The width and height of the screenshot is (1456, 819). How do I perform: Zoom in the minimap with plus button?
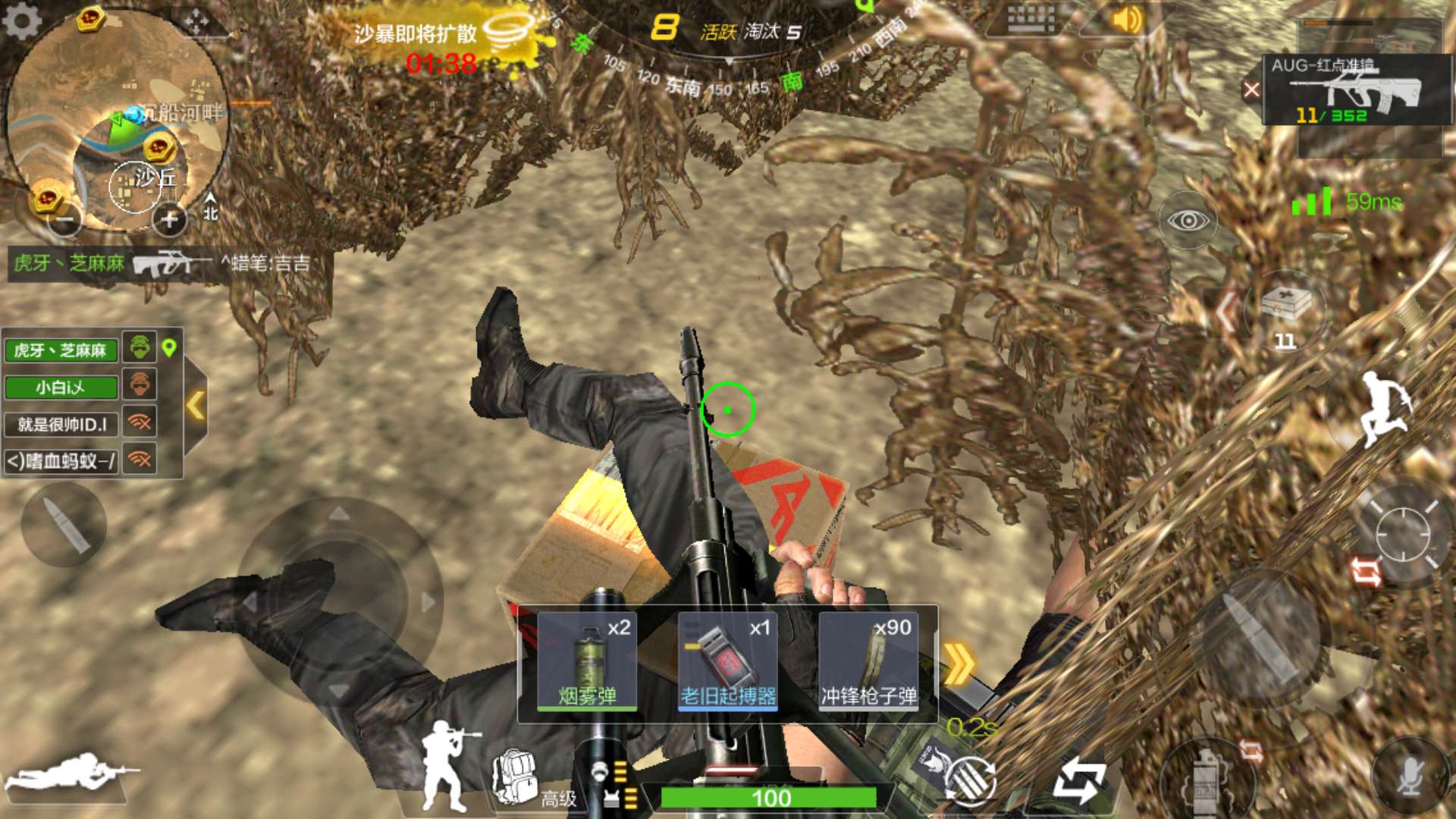(168, 220)
